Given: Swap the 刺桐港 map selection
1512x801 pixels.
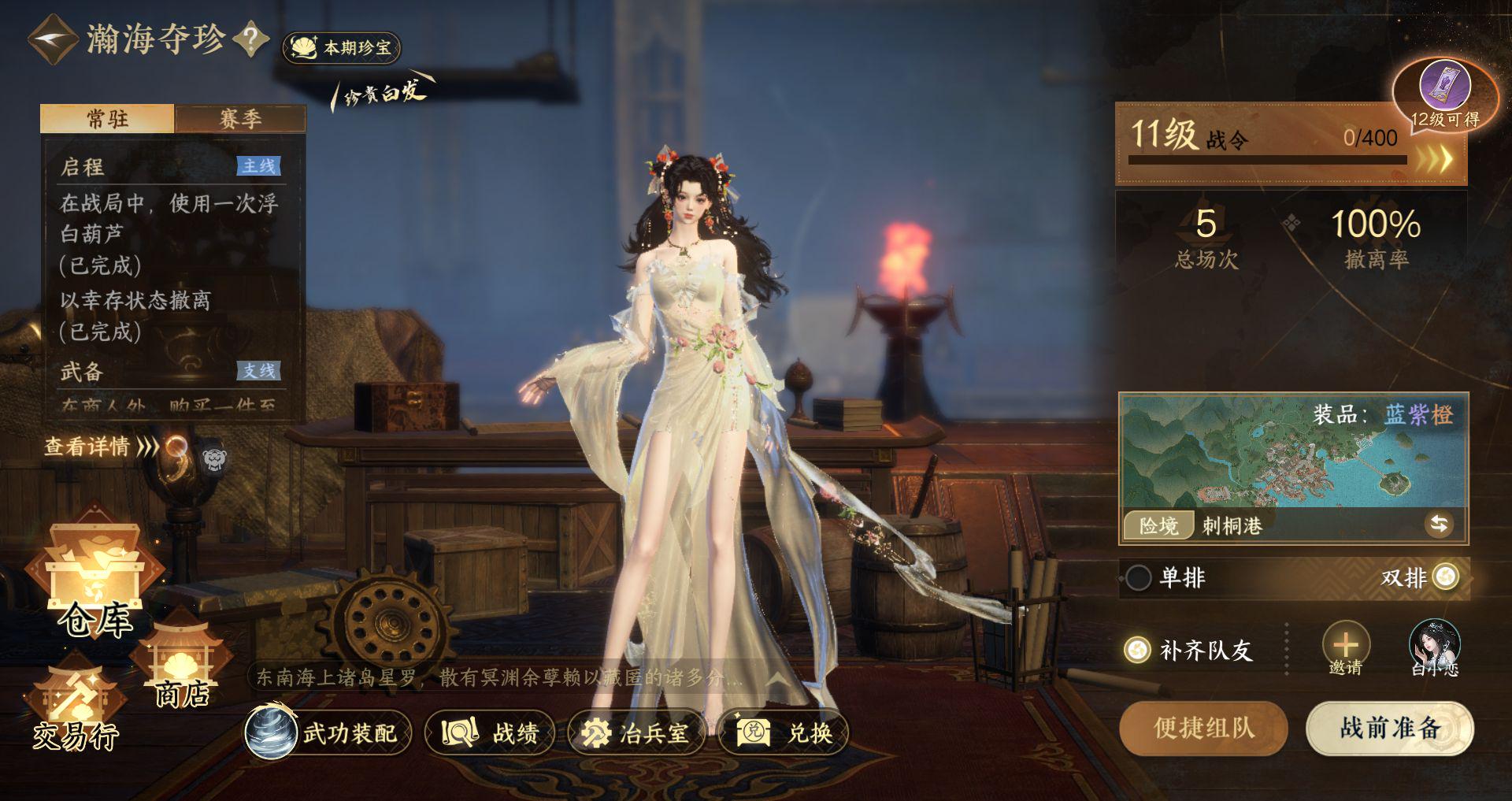Looking at the screenshot, I should point(1439,525).
